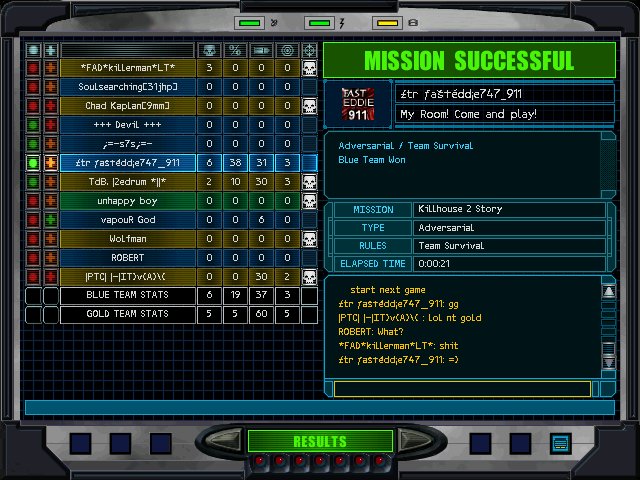Select the Soulsearching[31jhp] player row
640x480 pixels.
click(127, 87)
